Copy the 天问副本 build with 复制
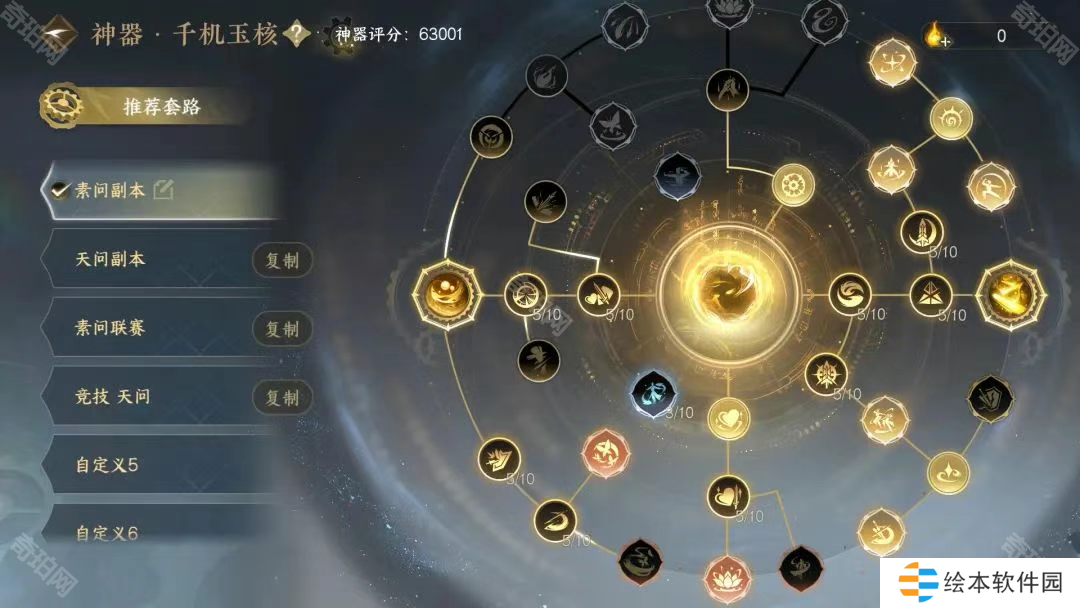 pyautogui.click(x=282, y=261)
